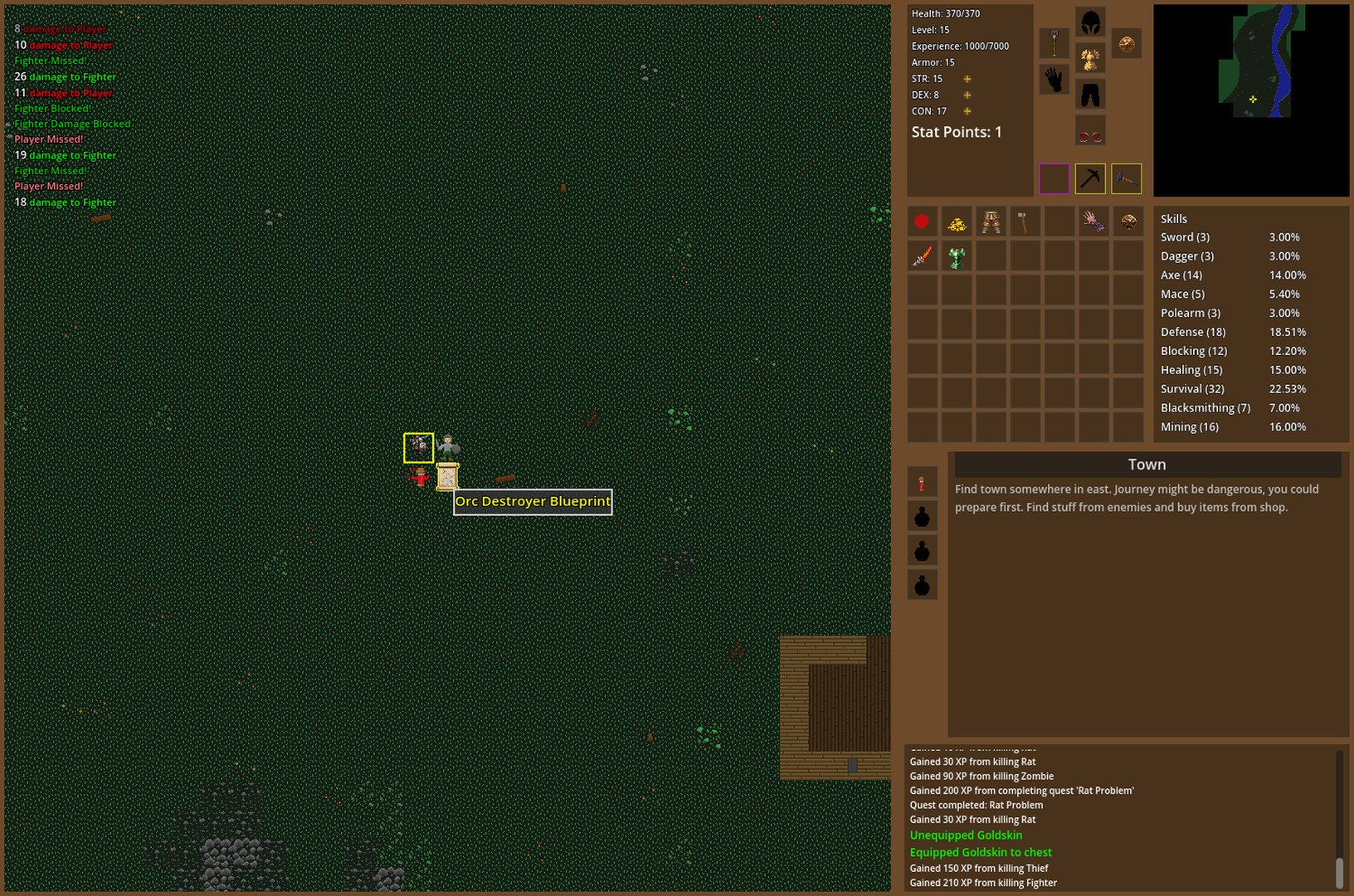Click the red apple in the inventory
1354x896 pixels.
pos(921,222)
